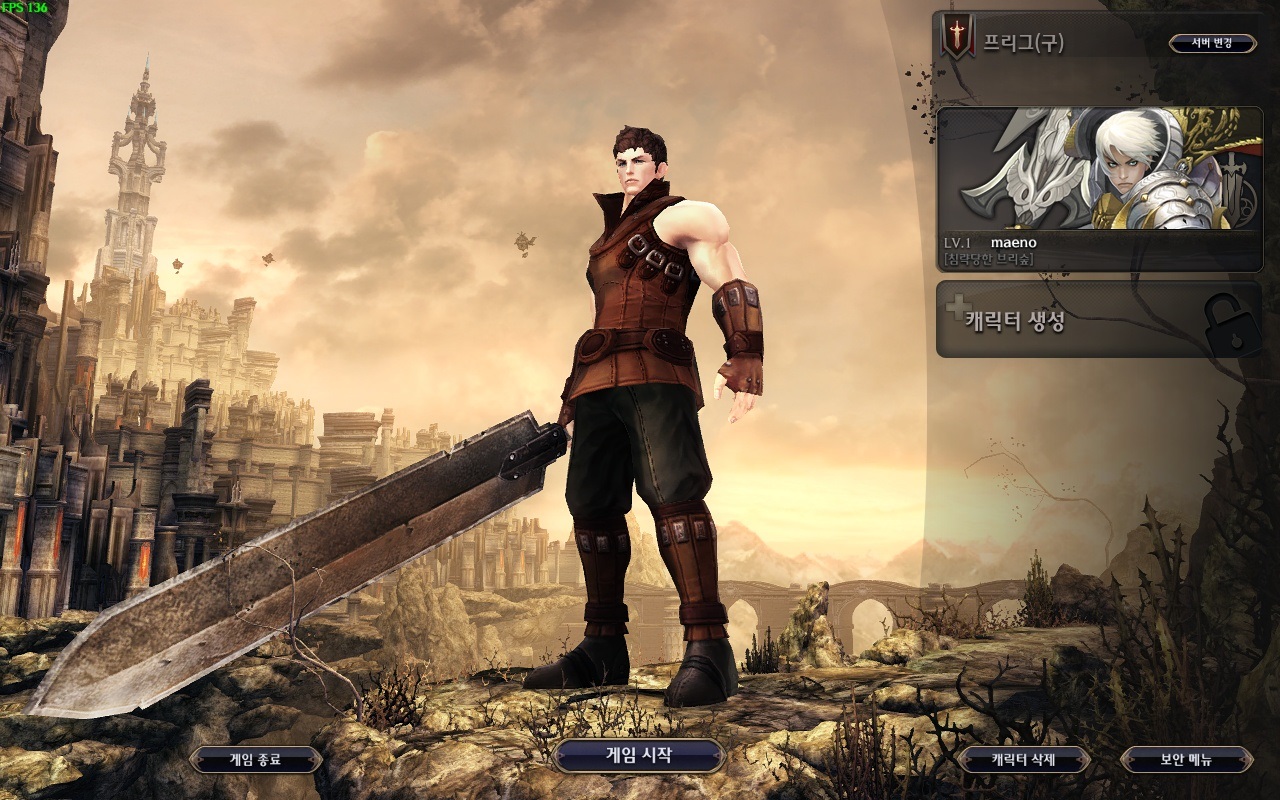Screen dimensions: 1280x800
Task: Open the 보안 메뉴 security menu
Action: click(x=1186, y=760)
